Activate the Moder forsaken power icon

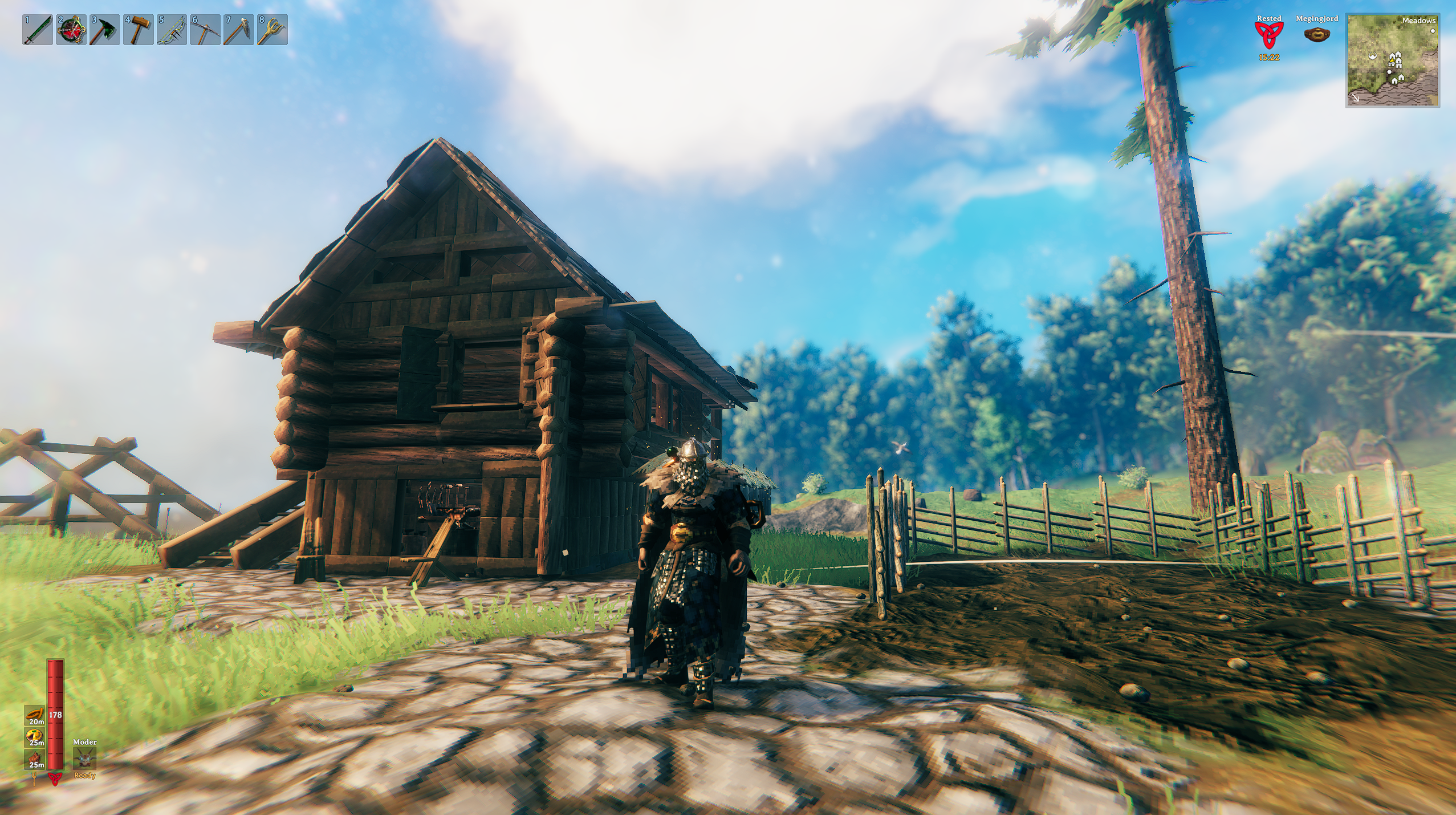point(84,759)
